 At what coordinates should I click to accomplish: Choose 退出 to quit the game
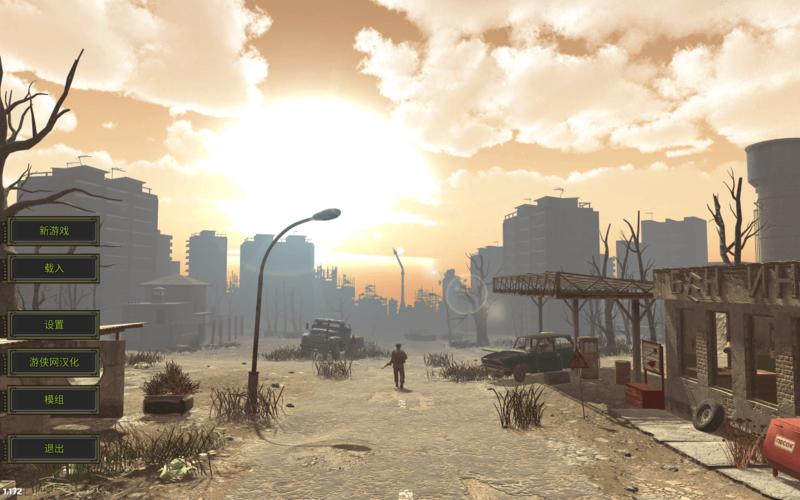pos(54,449)
